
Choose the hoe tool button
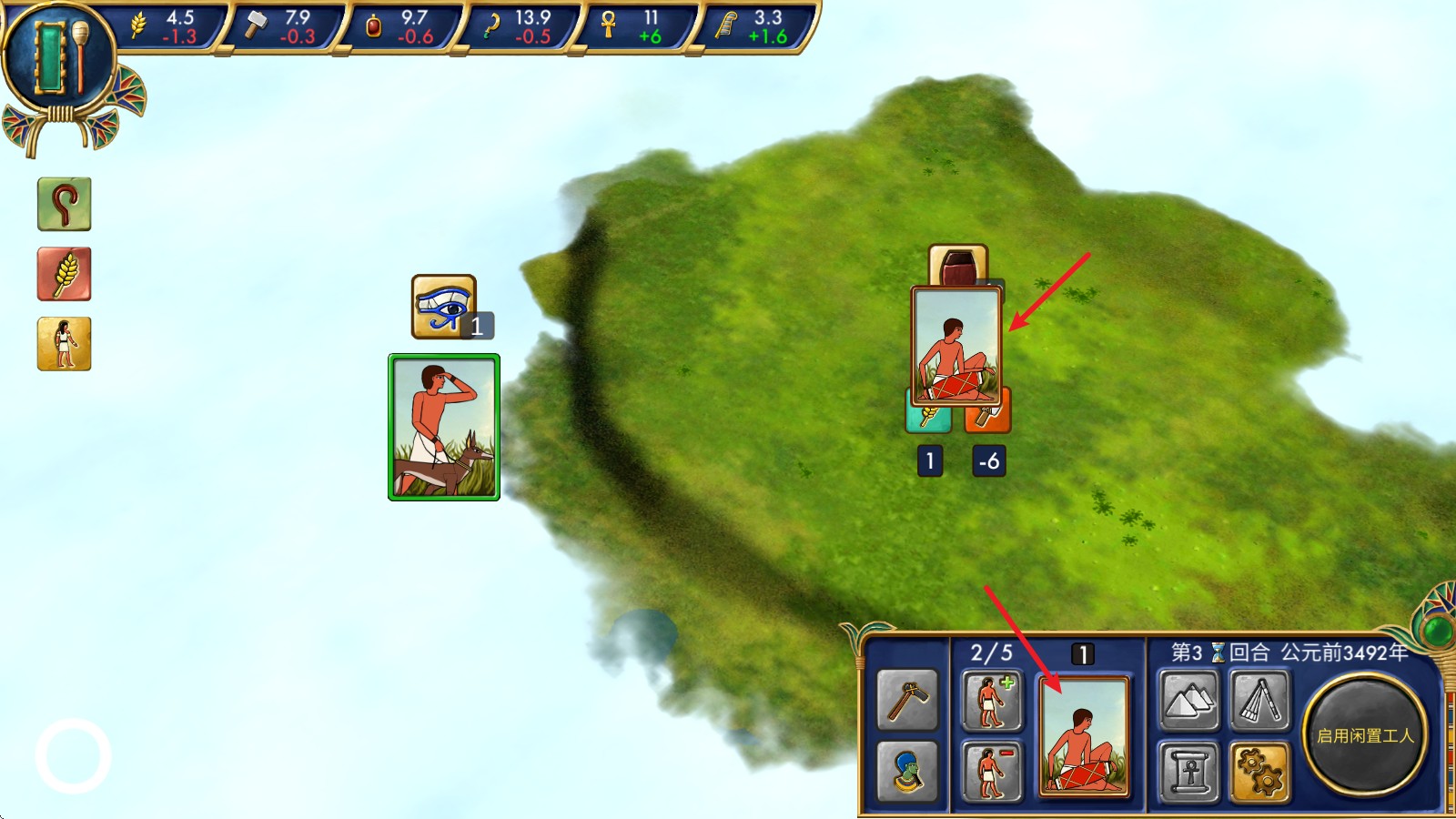[907, 701]
